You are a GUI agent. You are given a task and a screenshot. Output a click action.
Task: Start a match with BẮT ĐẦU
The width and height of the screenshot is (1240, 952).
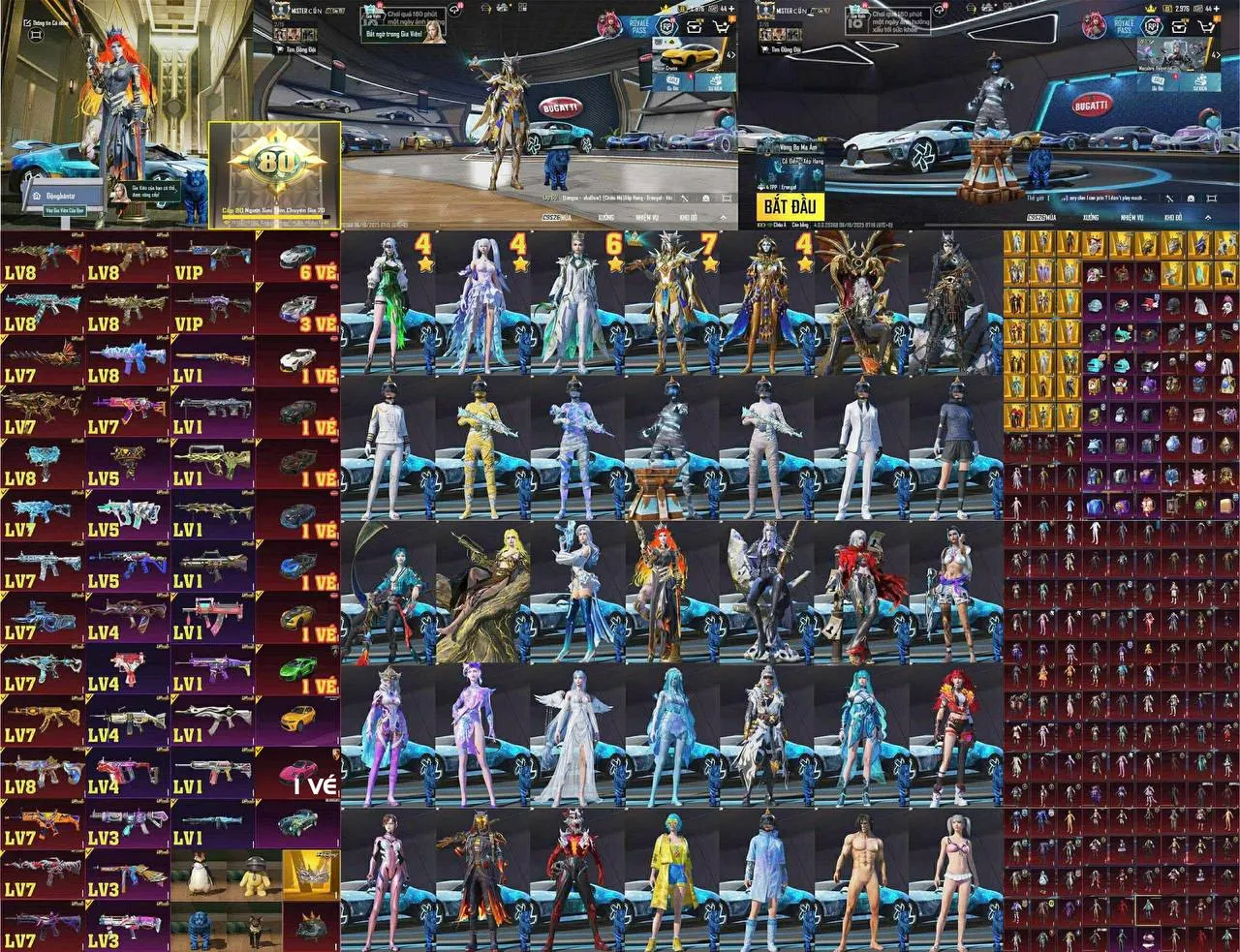[790, 205]
